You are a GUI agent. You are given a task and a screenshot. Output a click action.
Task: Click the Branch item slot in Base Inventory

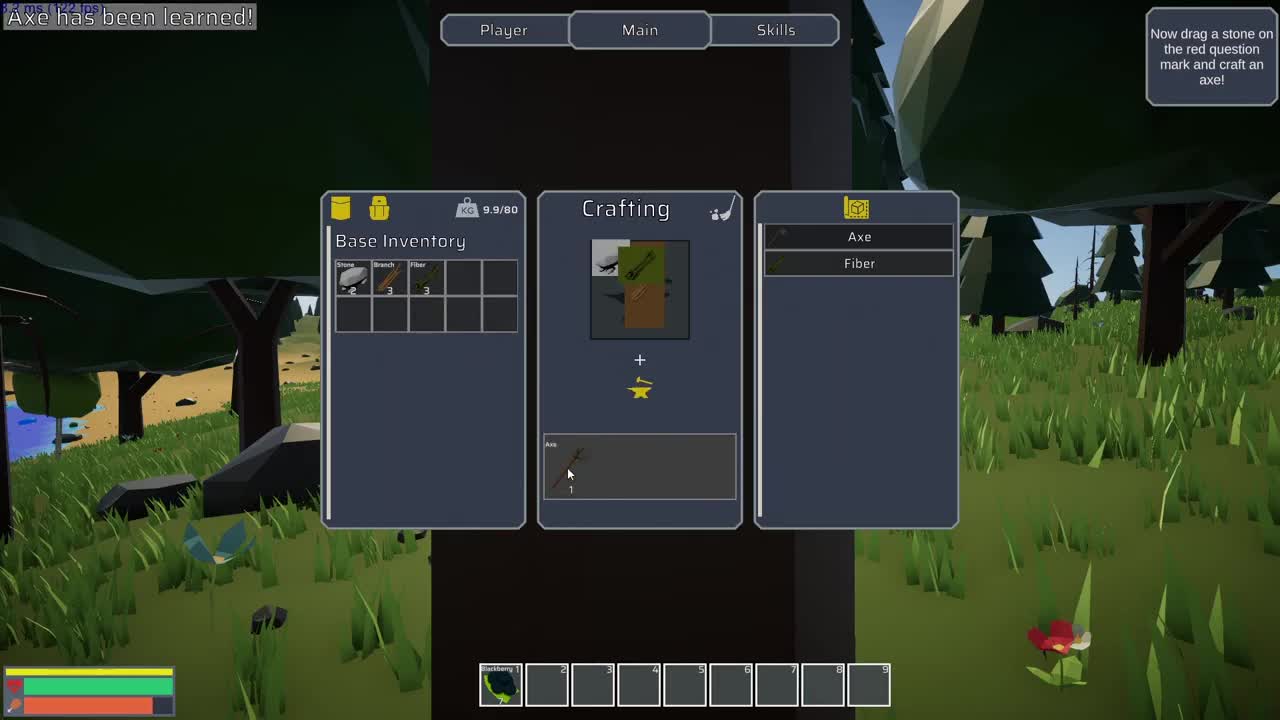click(390, 278)
